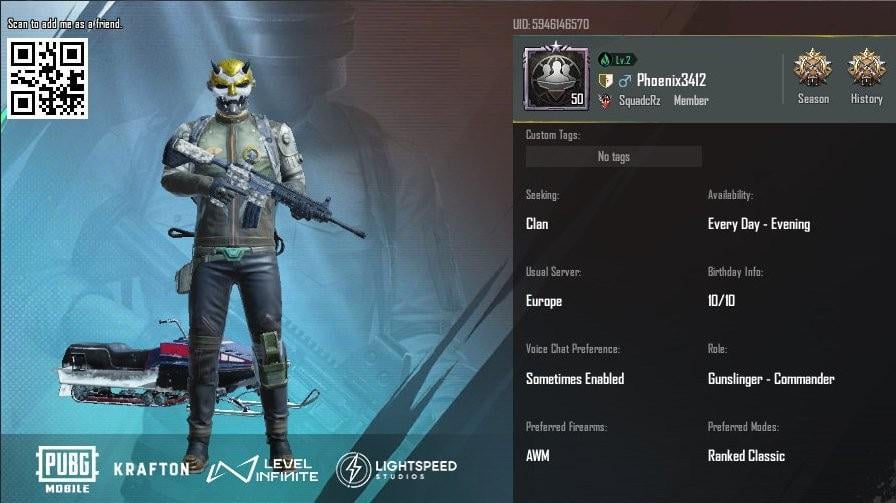Choose the Seeking Clan entry
Viewport: 896px width, 503px height.
pyautogui.click(x=537, y=224)
